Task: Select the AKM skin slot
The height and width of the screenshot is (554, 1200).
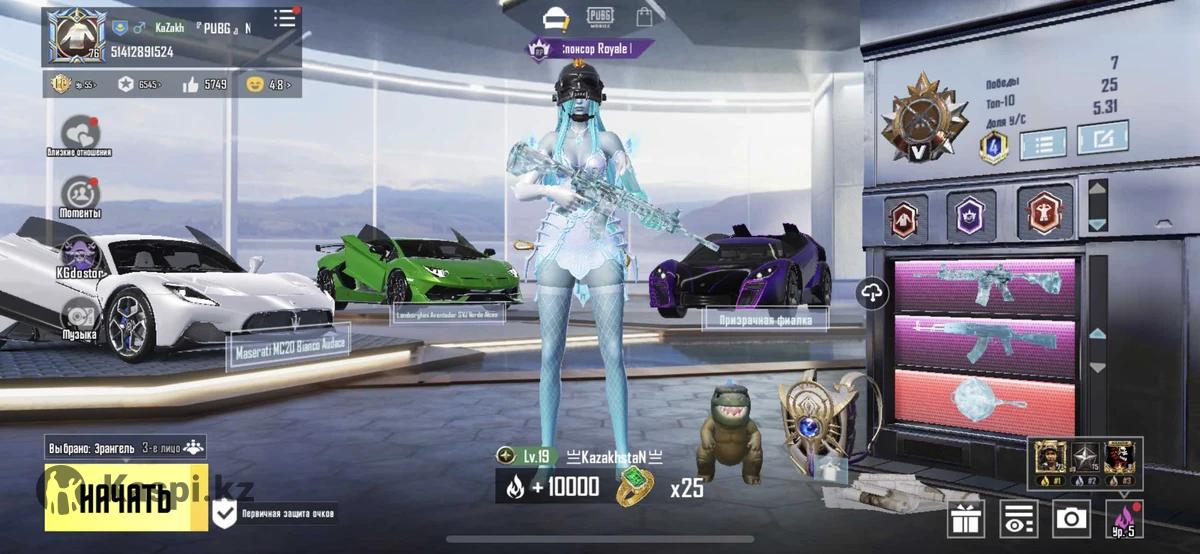Action: pyautogui.click(x=985, y=342)
